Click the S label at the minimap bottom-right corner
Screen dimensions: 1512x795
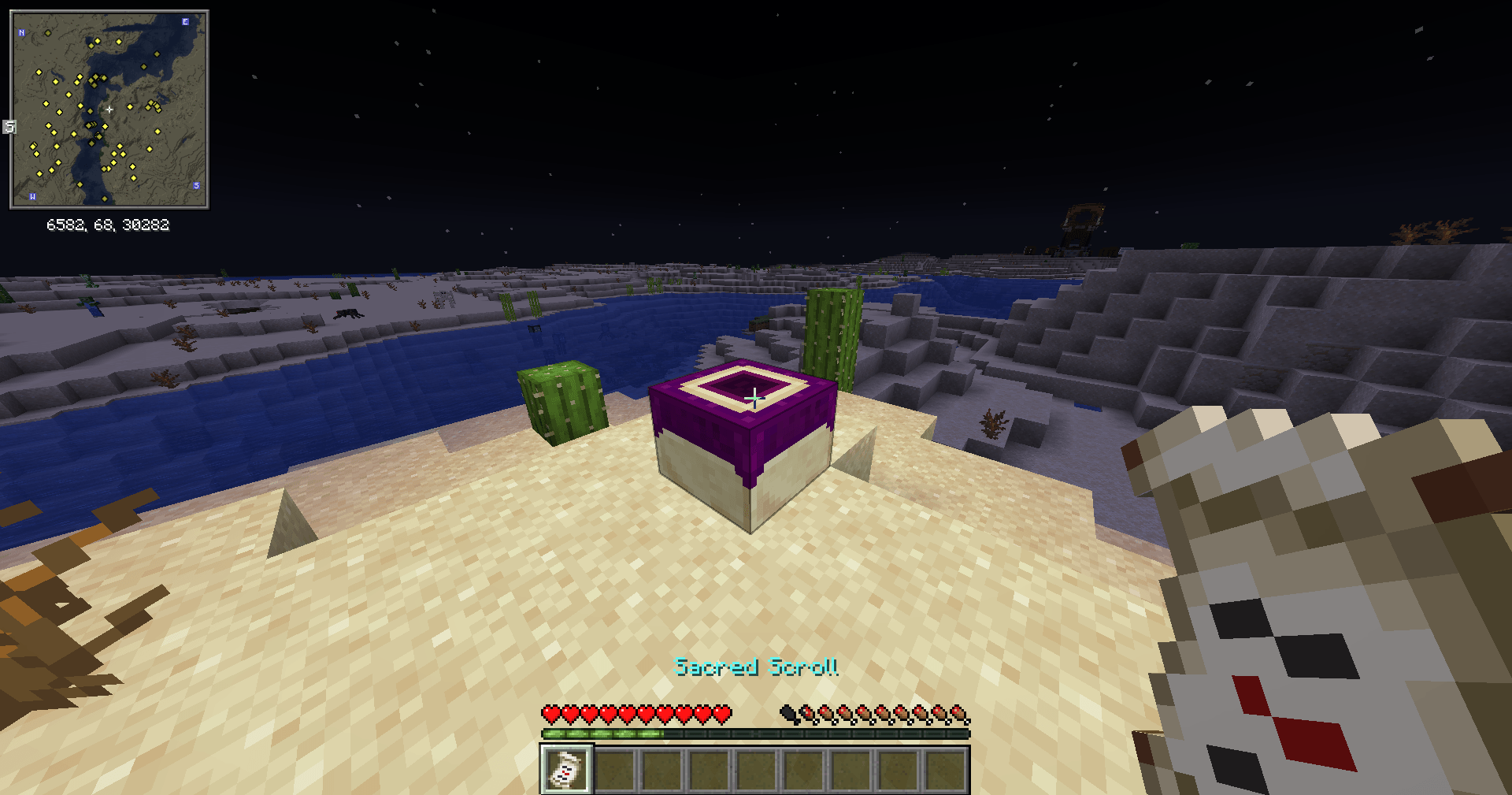pyautogui.click(x=196, y=186)
